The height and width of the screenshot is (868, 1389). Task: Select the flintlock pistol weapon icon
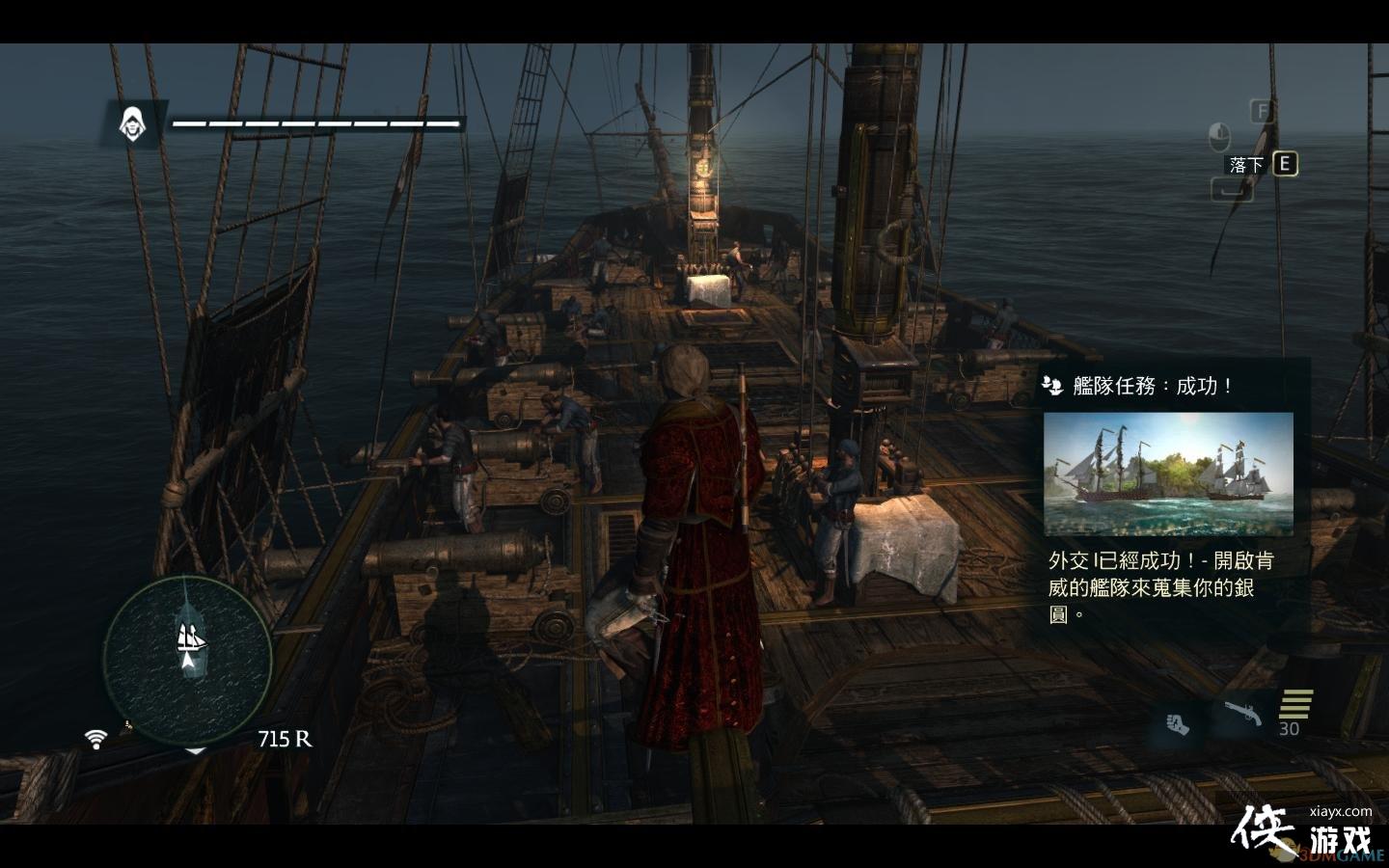click(x=1244, y=715)
